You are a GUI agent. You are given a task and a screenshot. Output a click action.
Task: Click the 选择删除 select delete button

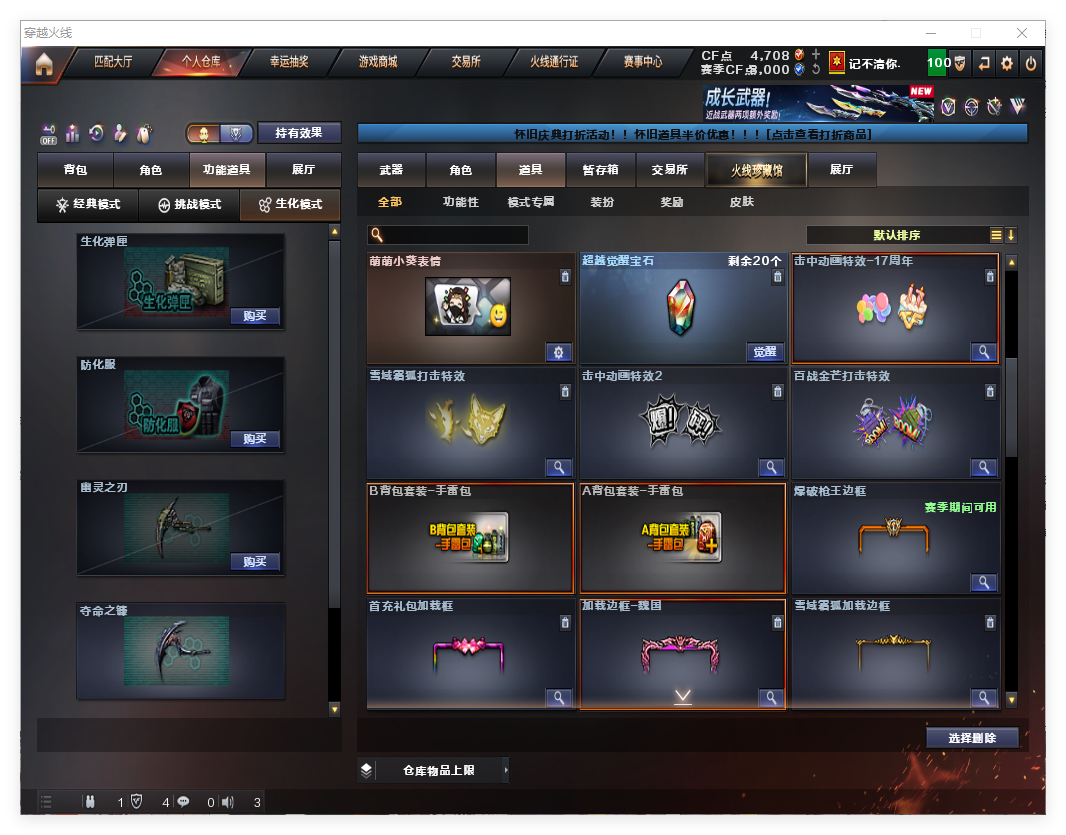coord(972,738)
